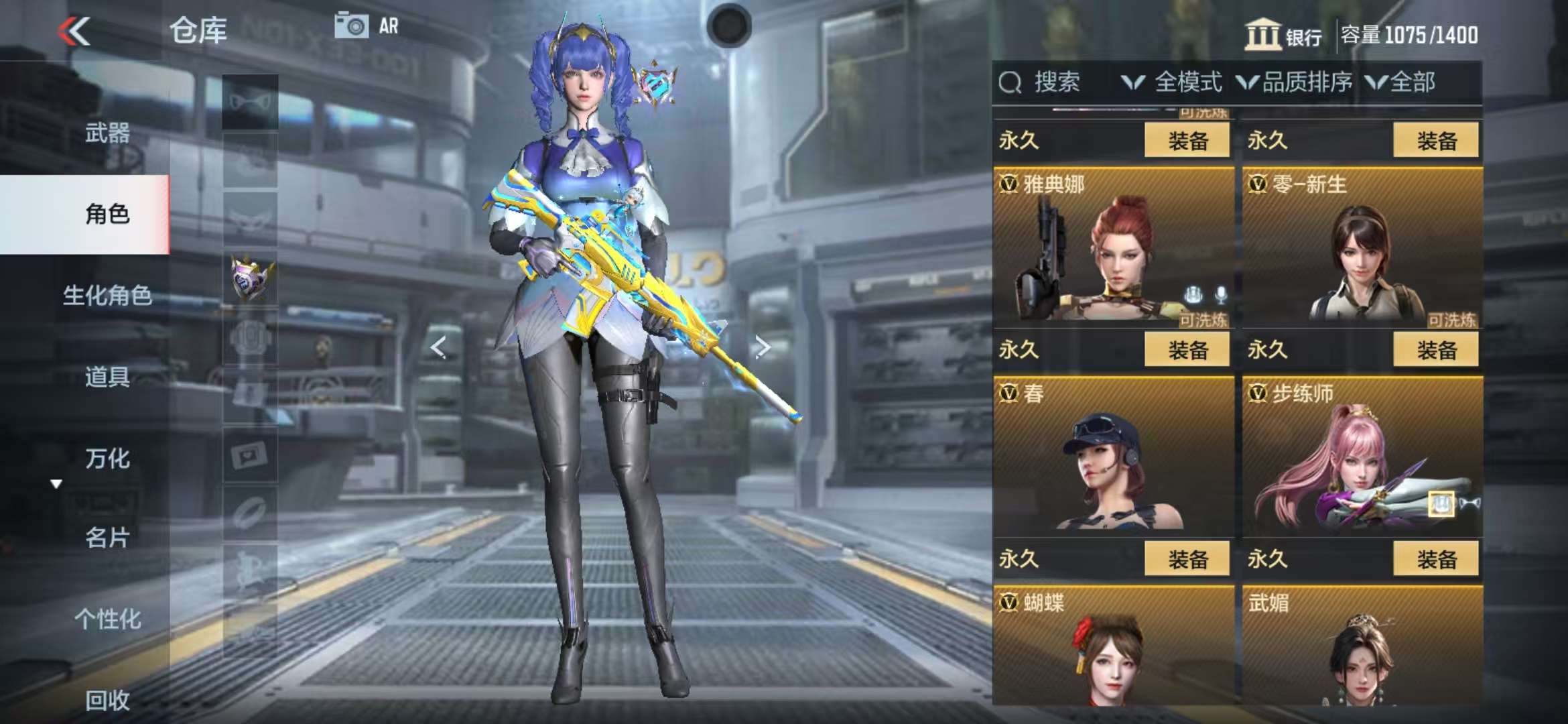Rotate character with the right arrow
This screenshot has height=724, width=1568.
pyautogui.click(x=762, y=347)
